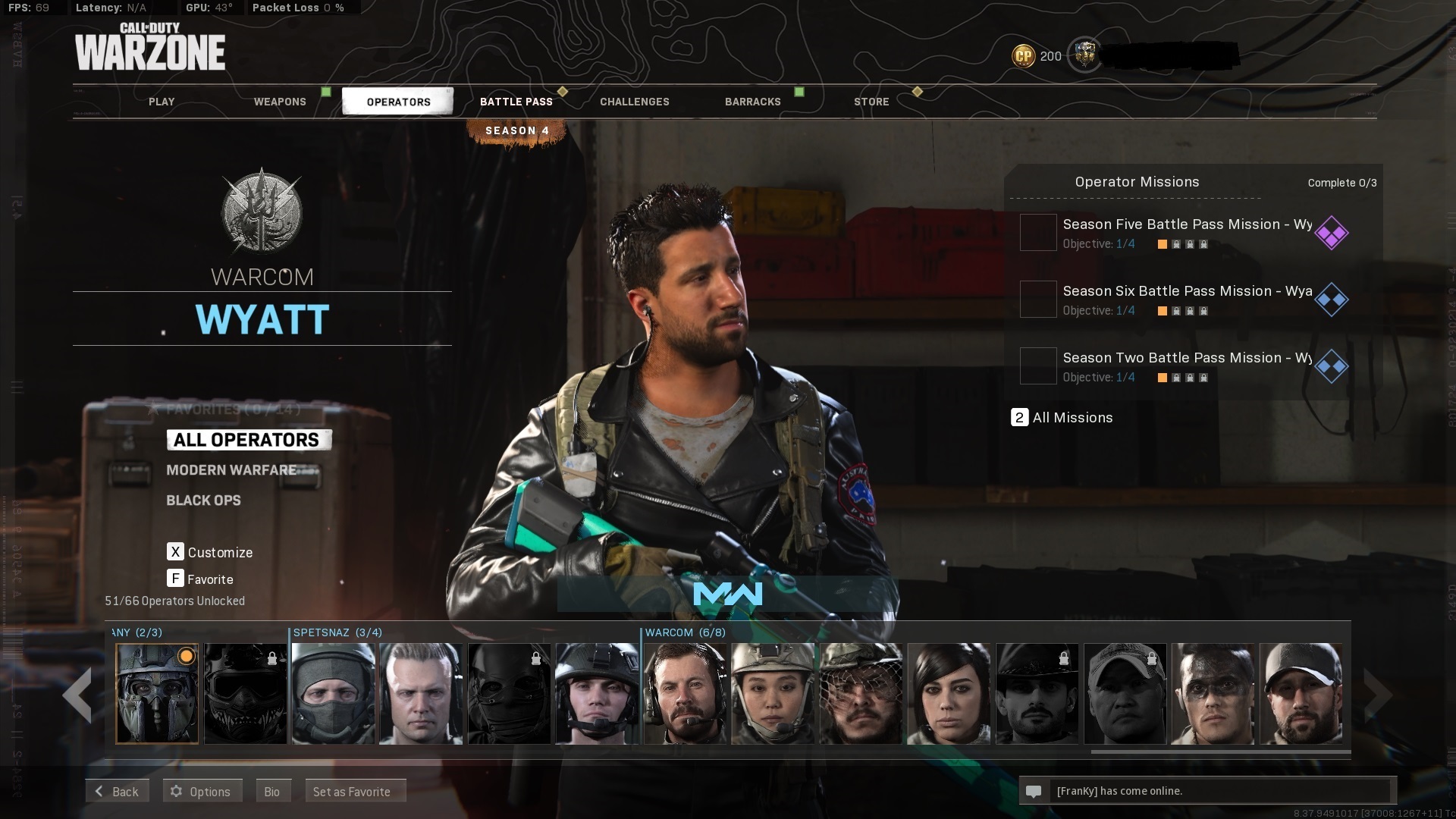Select the Modern Warfare operator filter

[x=231, y=470]
